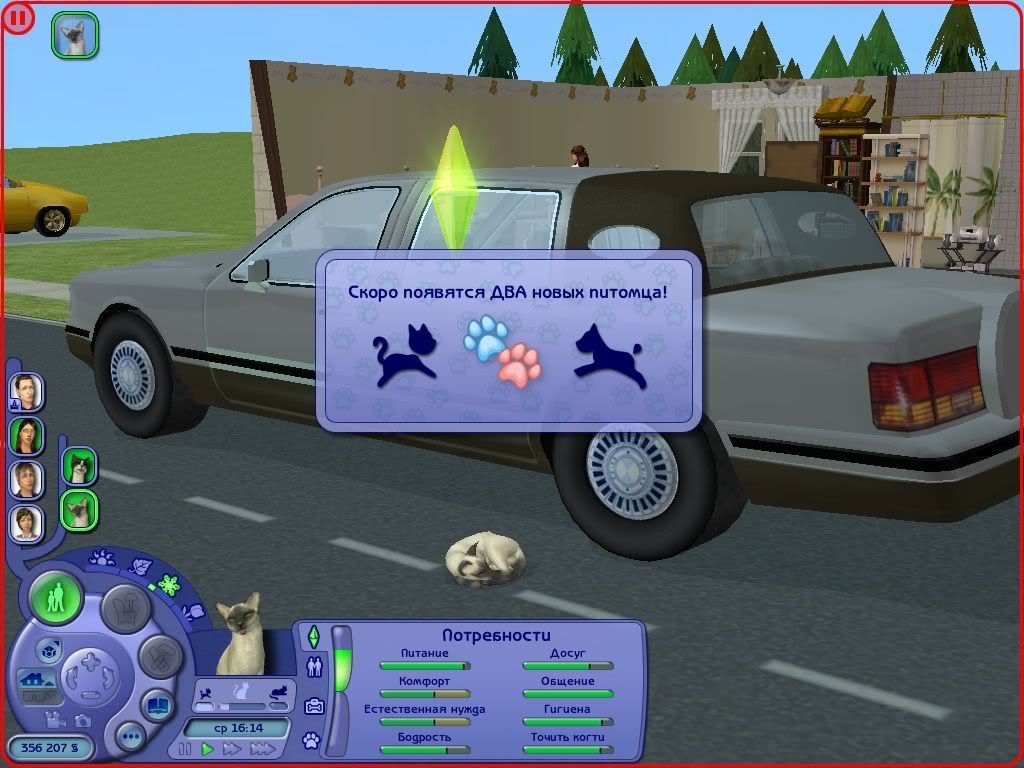Take a snapshot with the camera icon
The image size is (1024, 768).
(x=83, y=719)
